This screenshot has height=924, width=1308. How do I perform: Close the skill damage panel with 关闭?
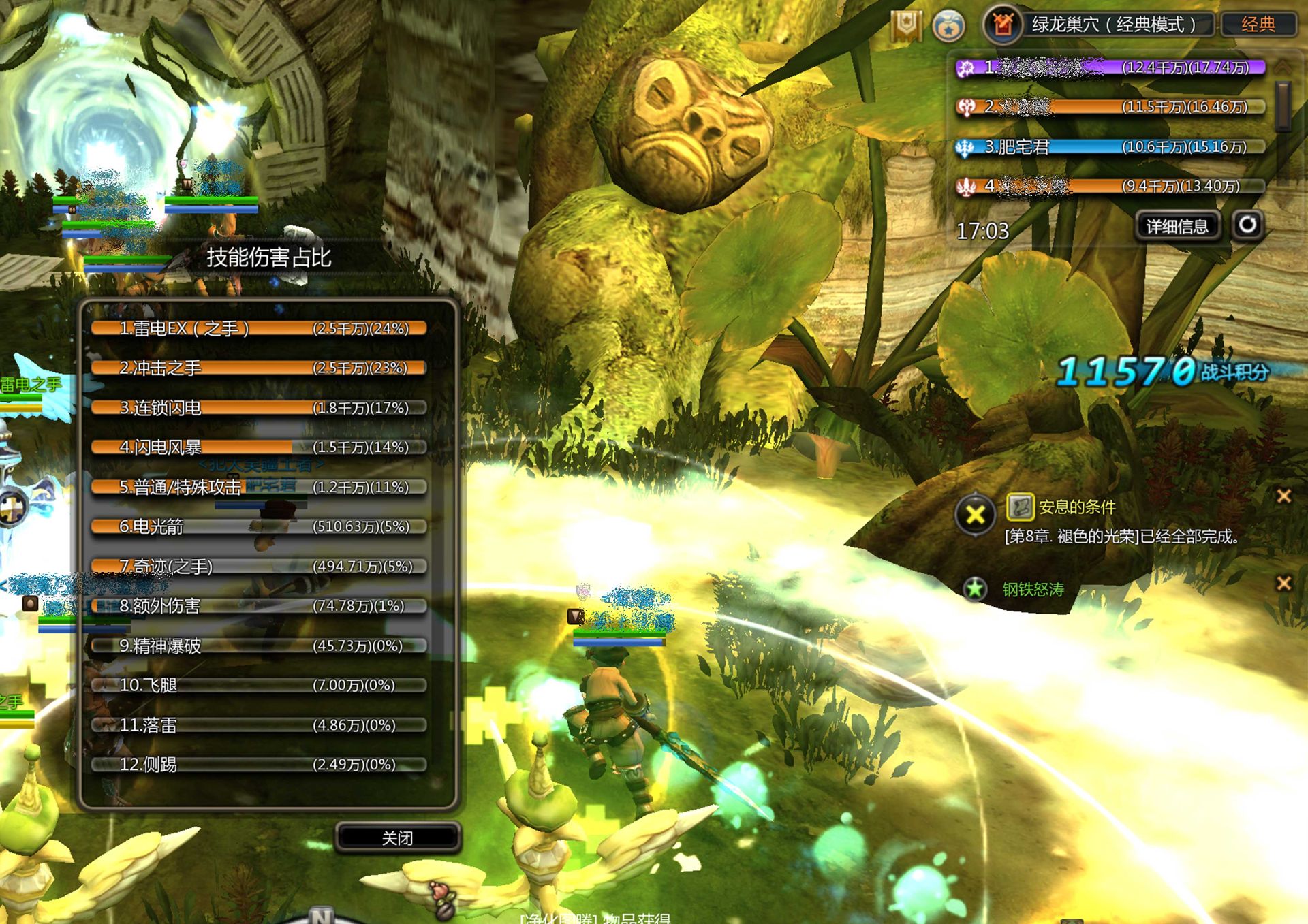click(x=397, y=838)
